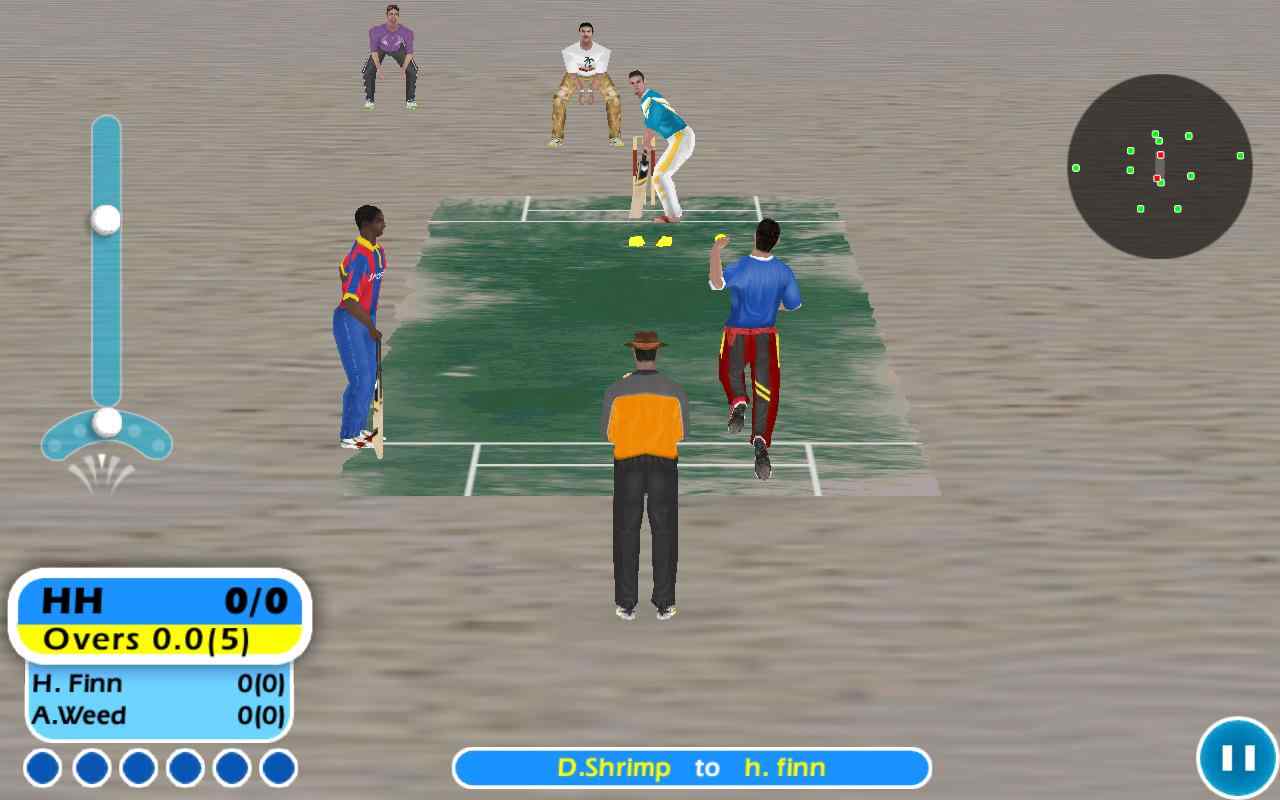This screenshot has width=1280, height=800.
Task: Tap the red striker marker on the radar
Action: pos(1160,155)
